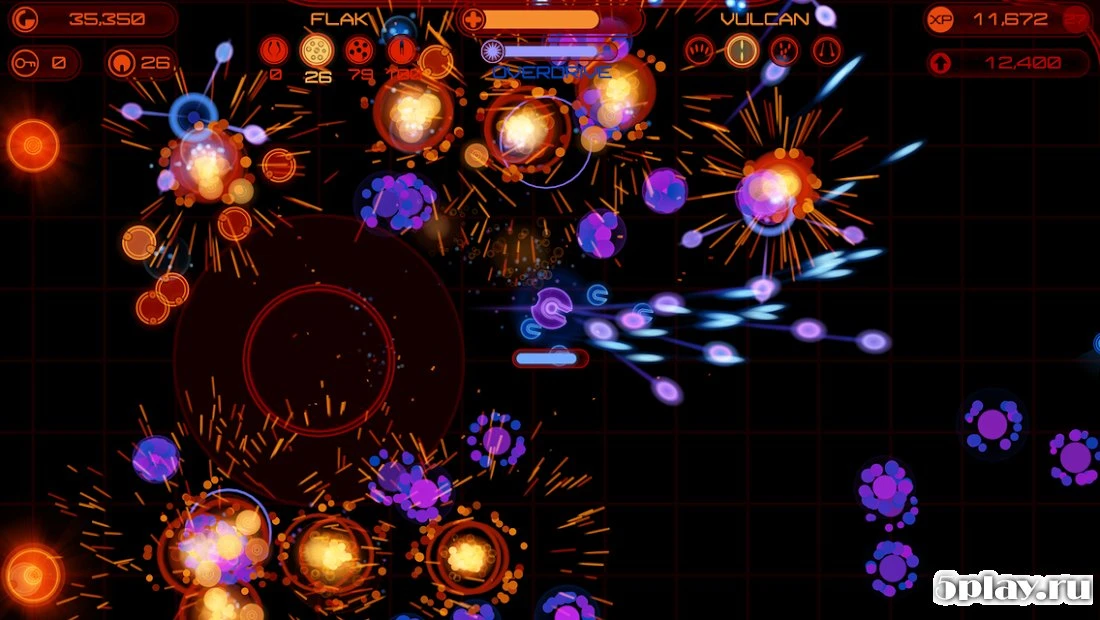The width and height of the screenshot is (1100, 620).
Task: Select the diverging twin-beam primary weapon icon
Action: point(827,50)
